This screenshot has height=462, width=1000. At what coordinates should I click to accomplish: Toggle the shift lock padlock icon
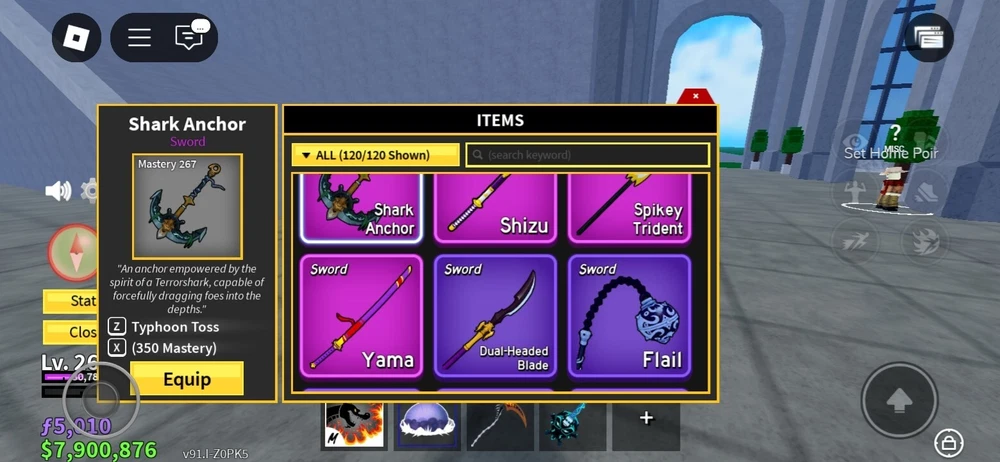pyautogui.click(x=948, y=441)
